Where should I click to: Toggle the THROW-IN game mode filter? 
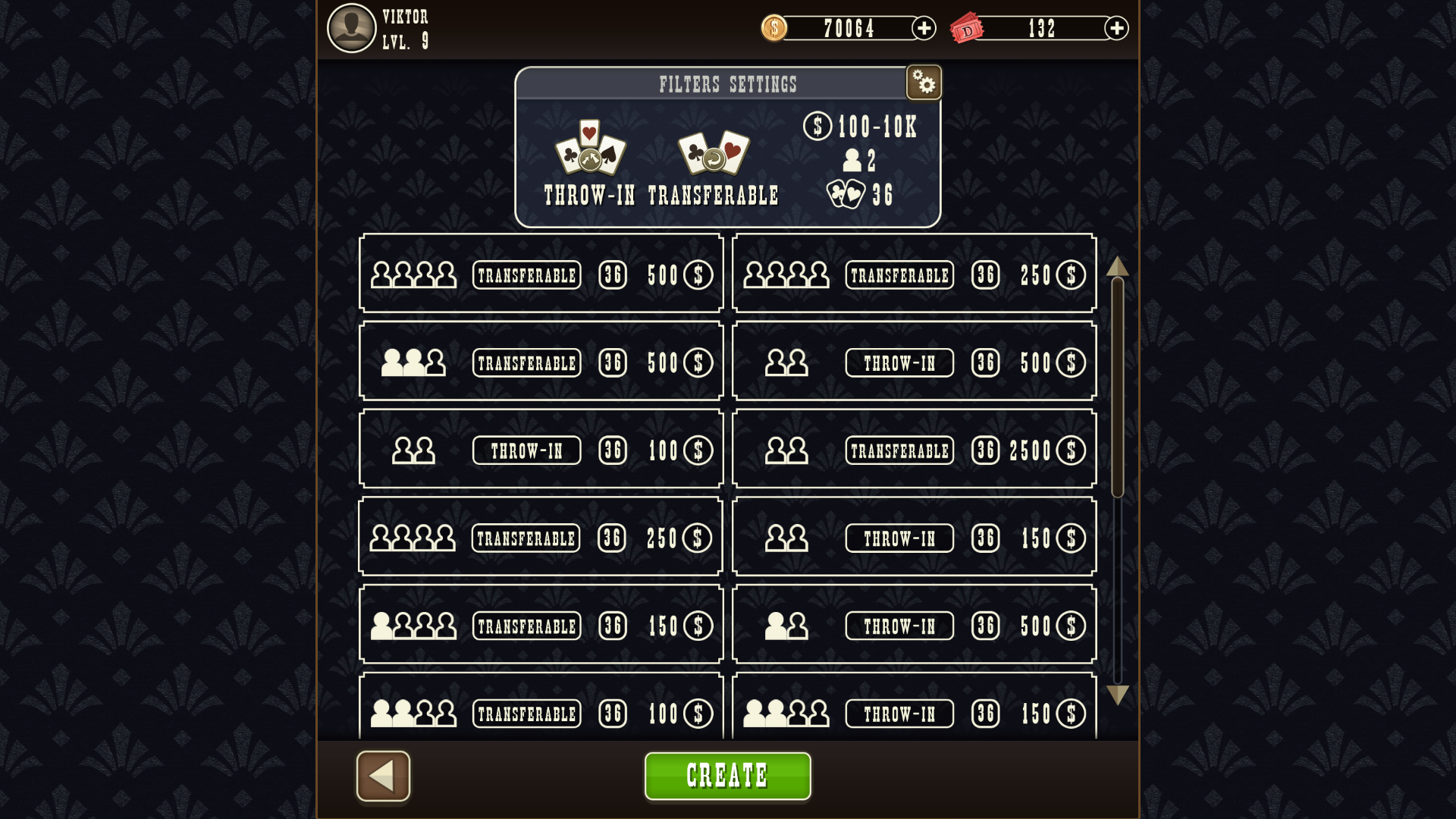pos(591,195)
